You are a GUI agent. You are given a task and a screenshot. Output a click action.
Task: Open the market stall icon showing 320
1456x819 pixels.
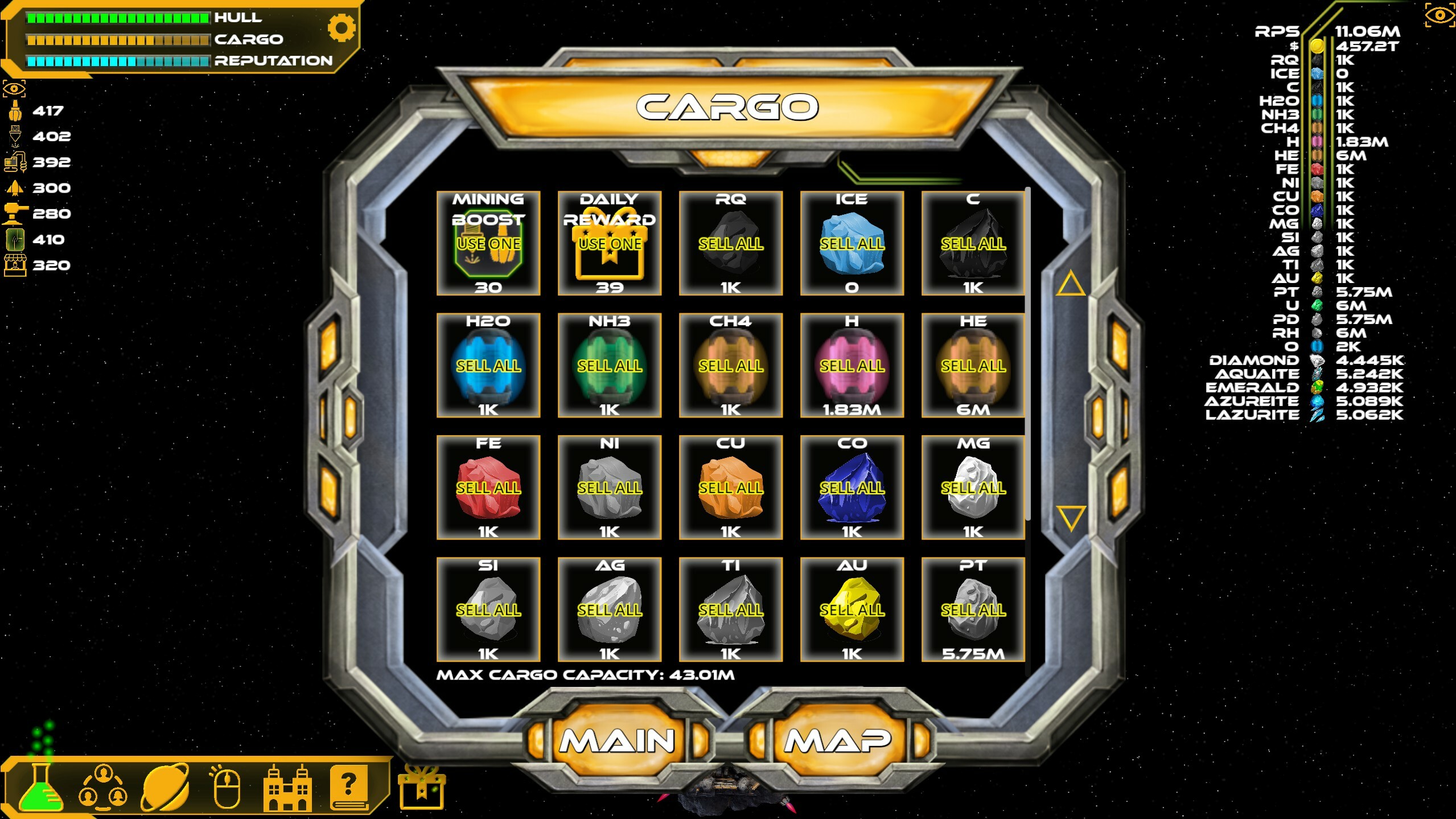coord(15,265)
